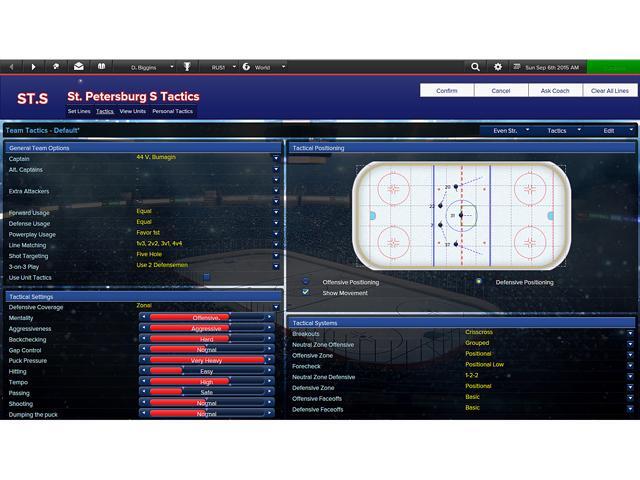The height and width of the screenshot is (480, 640).
Task: Open the View Units tab
Action: pyautogui.click(x=132, y=111)
